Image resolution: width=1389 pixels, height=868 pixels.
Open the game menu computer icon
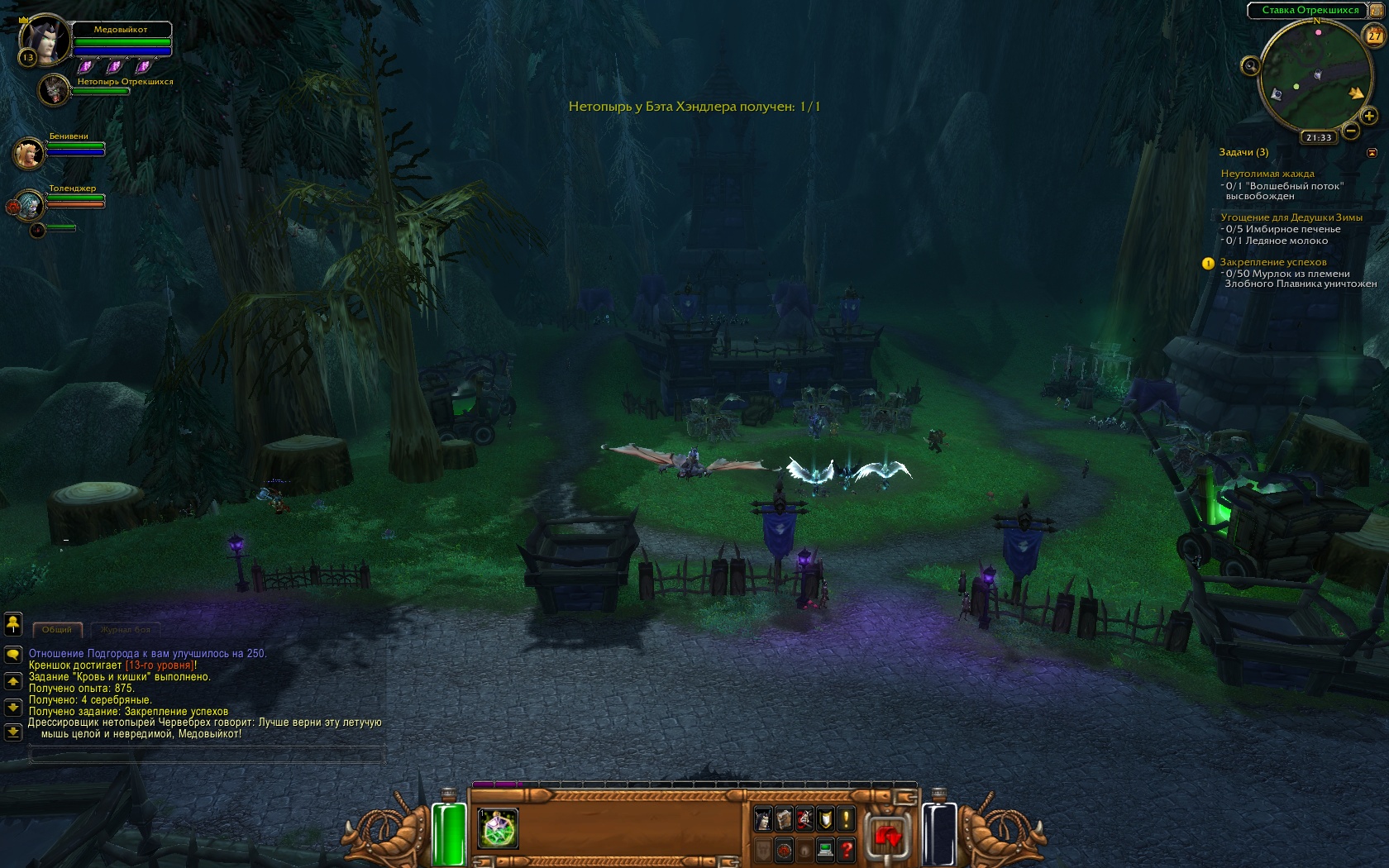coord(825,849)
